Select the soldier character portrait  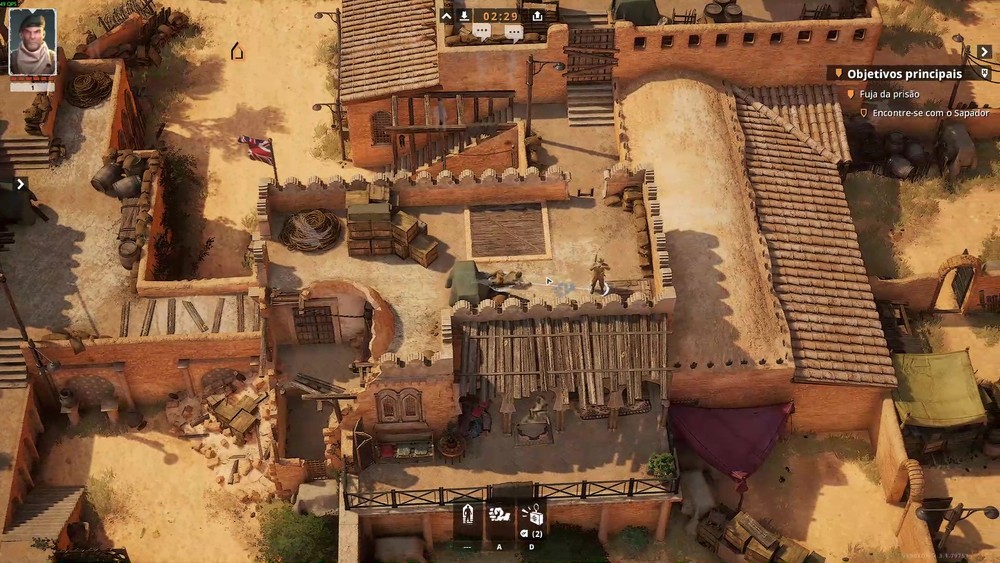click(32, 42)
